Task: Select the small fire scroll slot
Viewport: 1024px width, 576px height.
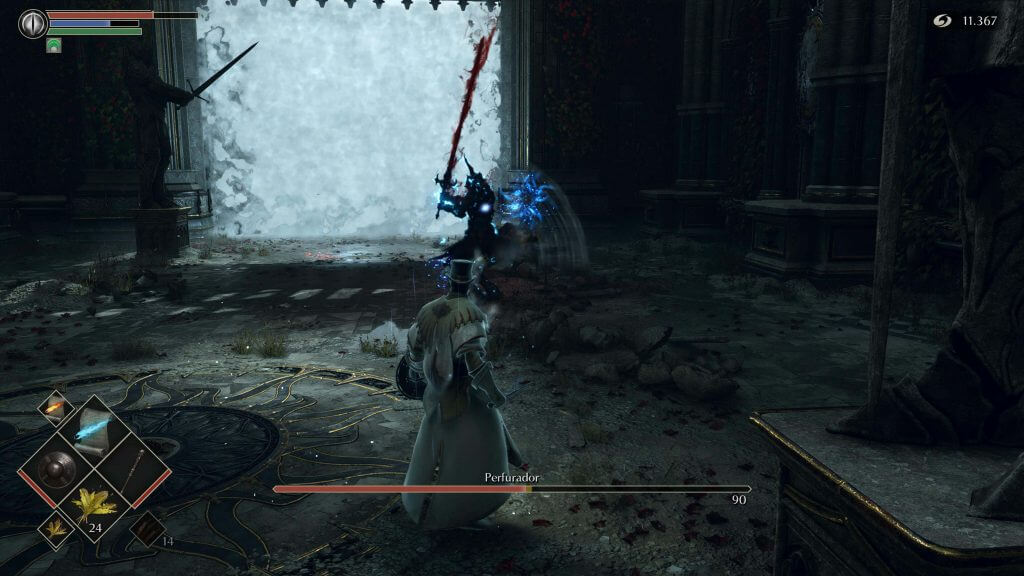Action: 52,408
